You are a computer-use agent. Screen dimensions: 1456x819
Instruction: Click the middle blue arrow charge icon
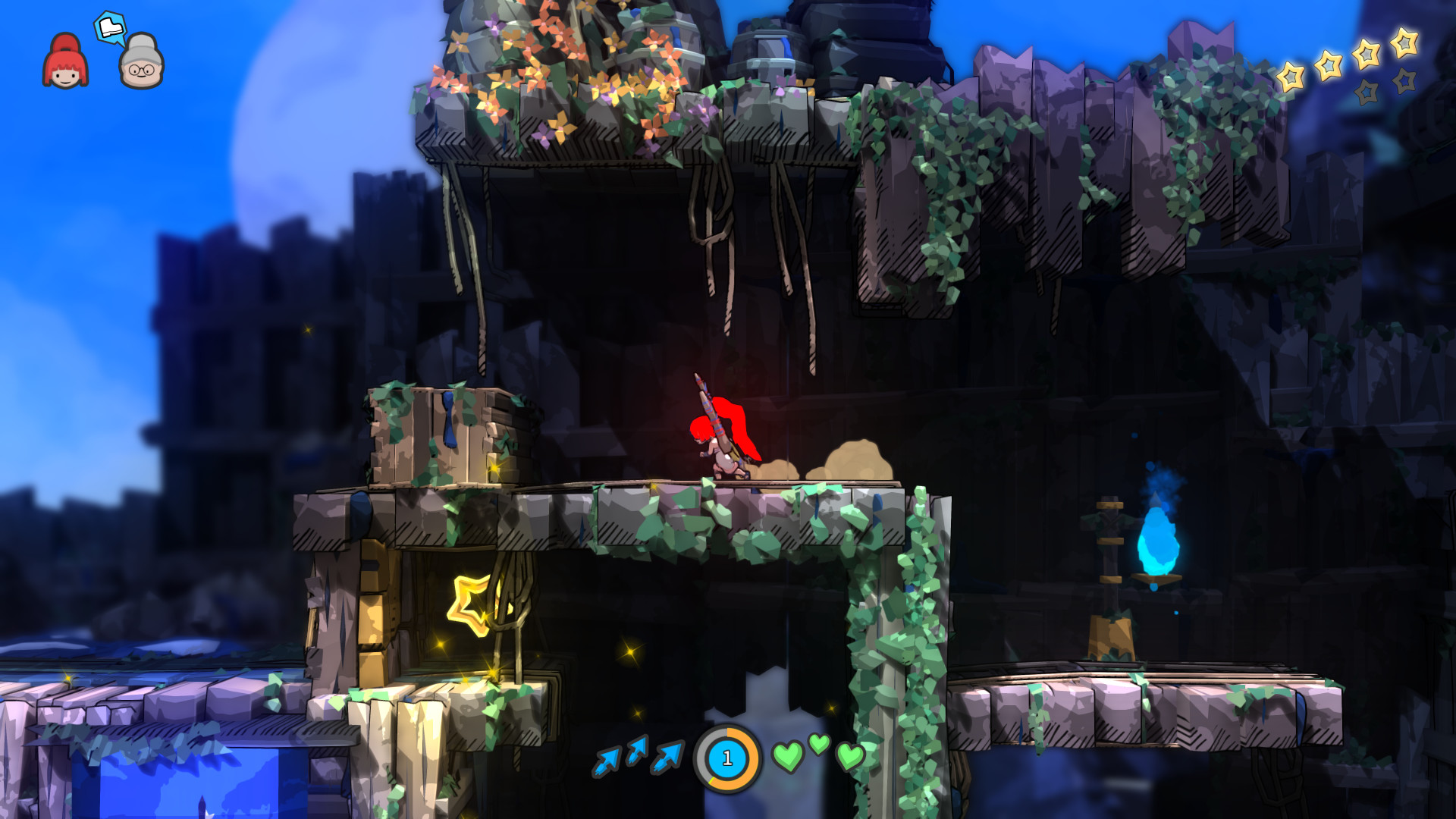click(636, 751)
